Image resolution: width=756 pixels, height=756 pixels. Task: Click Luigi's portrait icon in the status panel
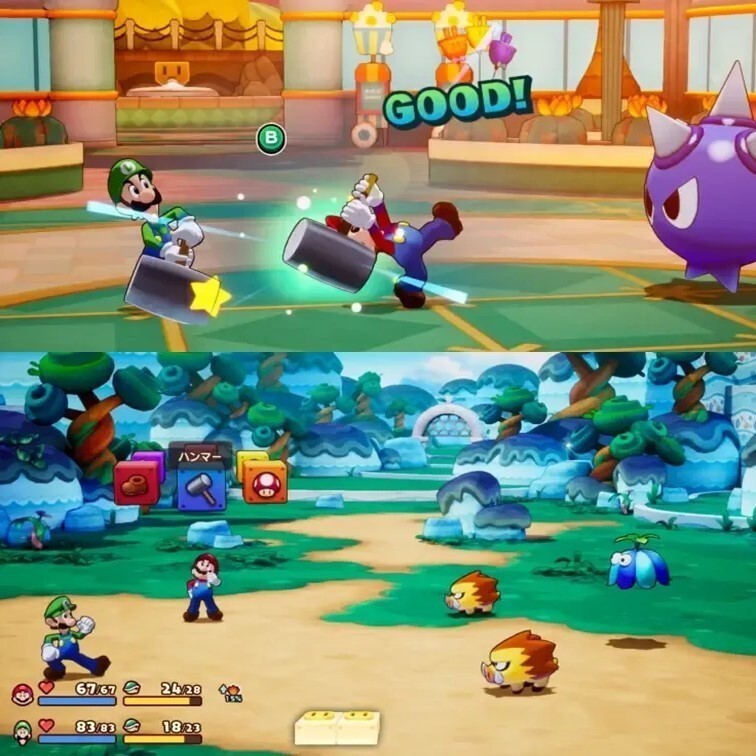[x=22, y=731]
